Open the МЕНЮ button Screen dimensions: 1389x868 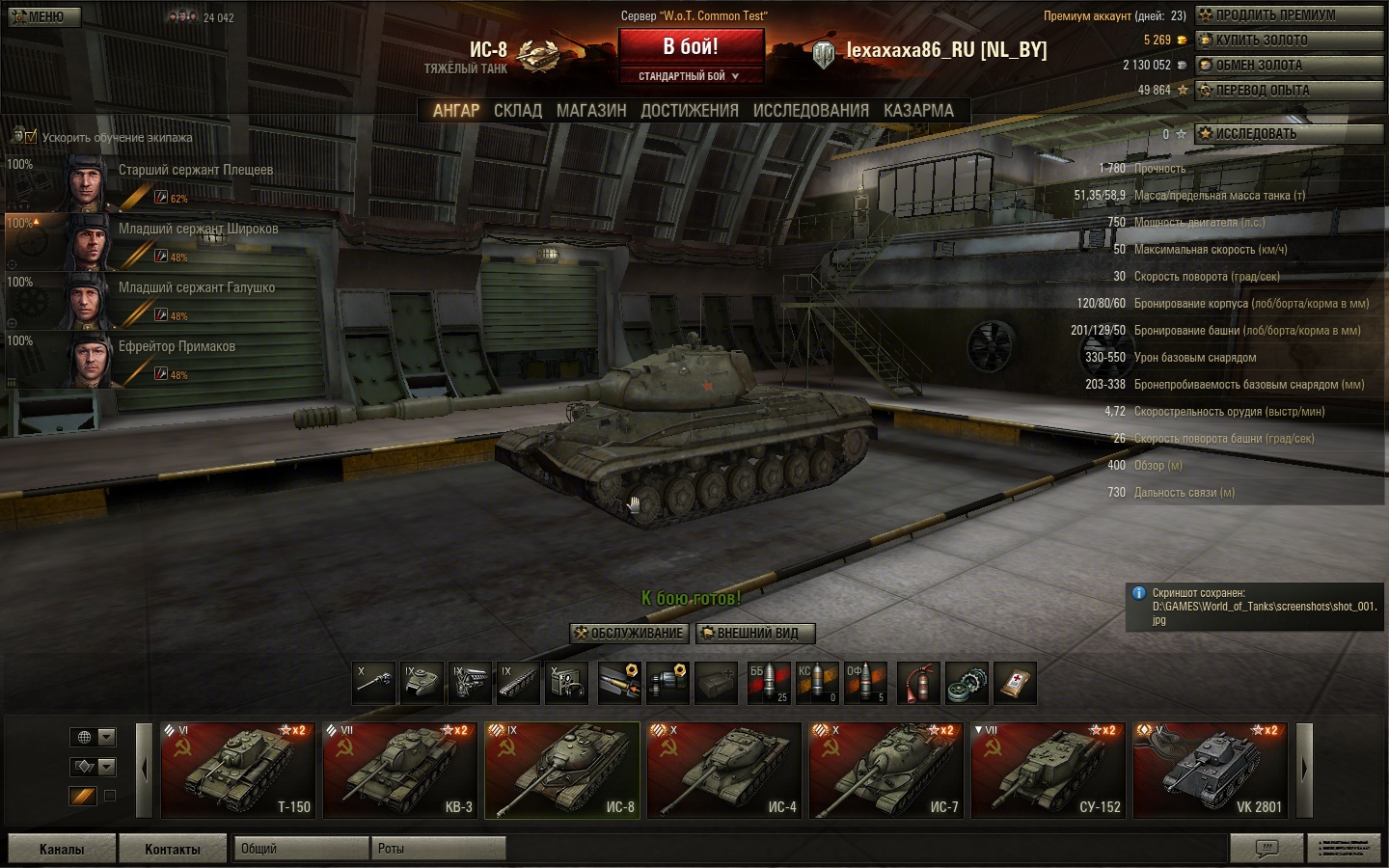coord(41,16)
